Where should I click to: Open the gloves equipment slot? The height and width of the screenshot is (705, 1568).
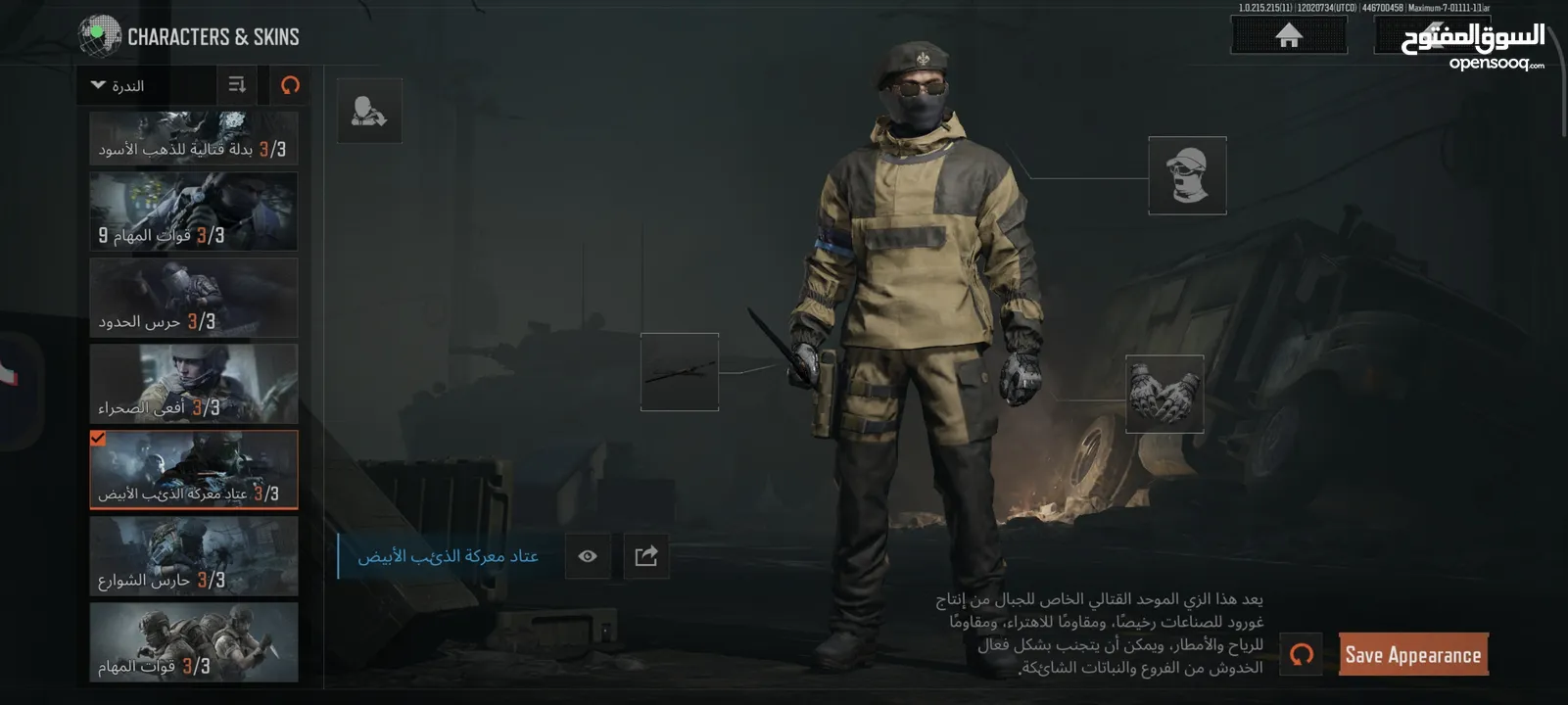point(1164,394)
